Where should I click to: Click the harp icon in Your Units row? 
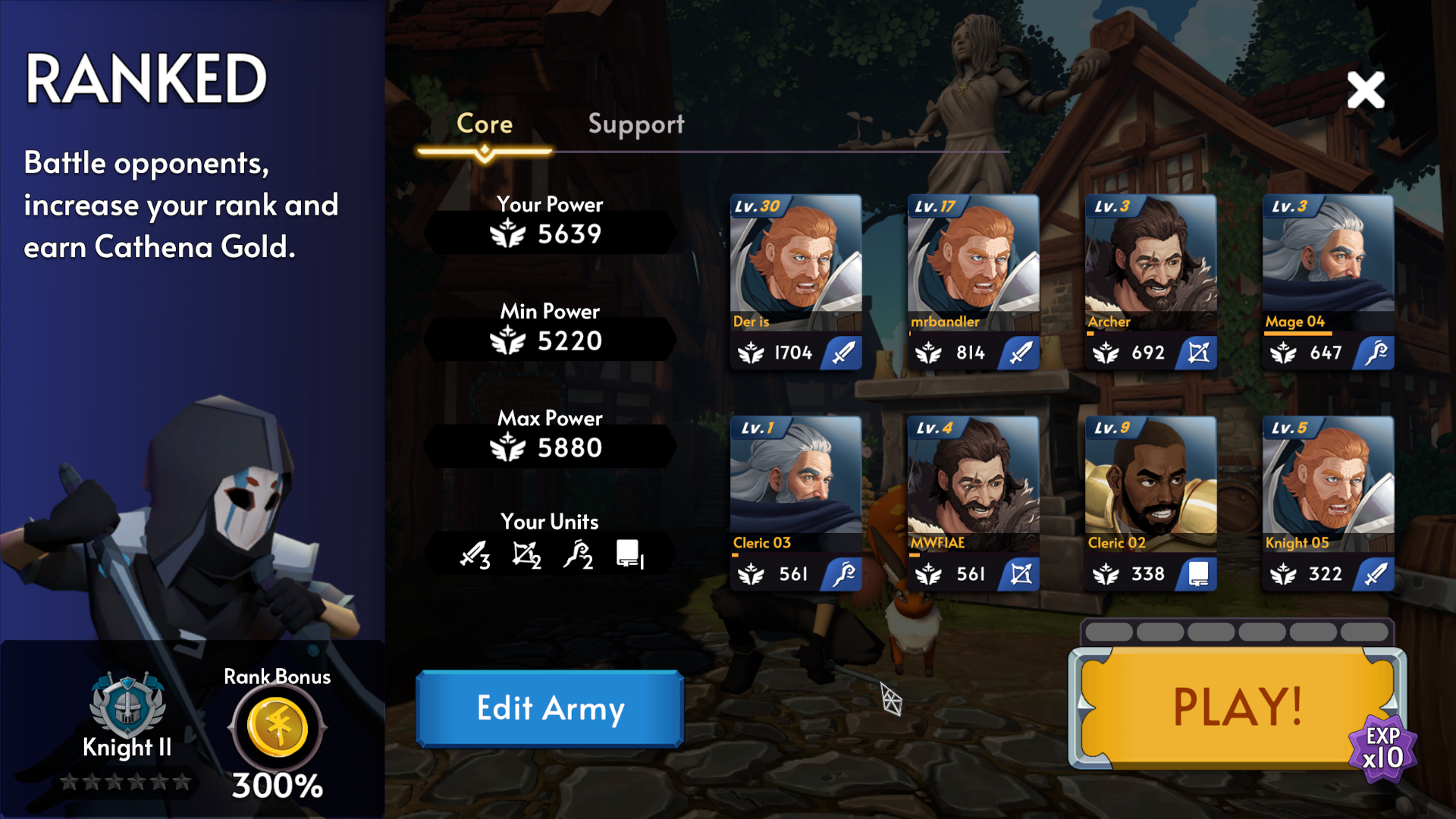coord(578,554)
